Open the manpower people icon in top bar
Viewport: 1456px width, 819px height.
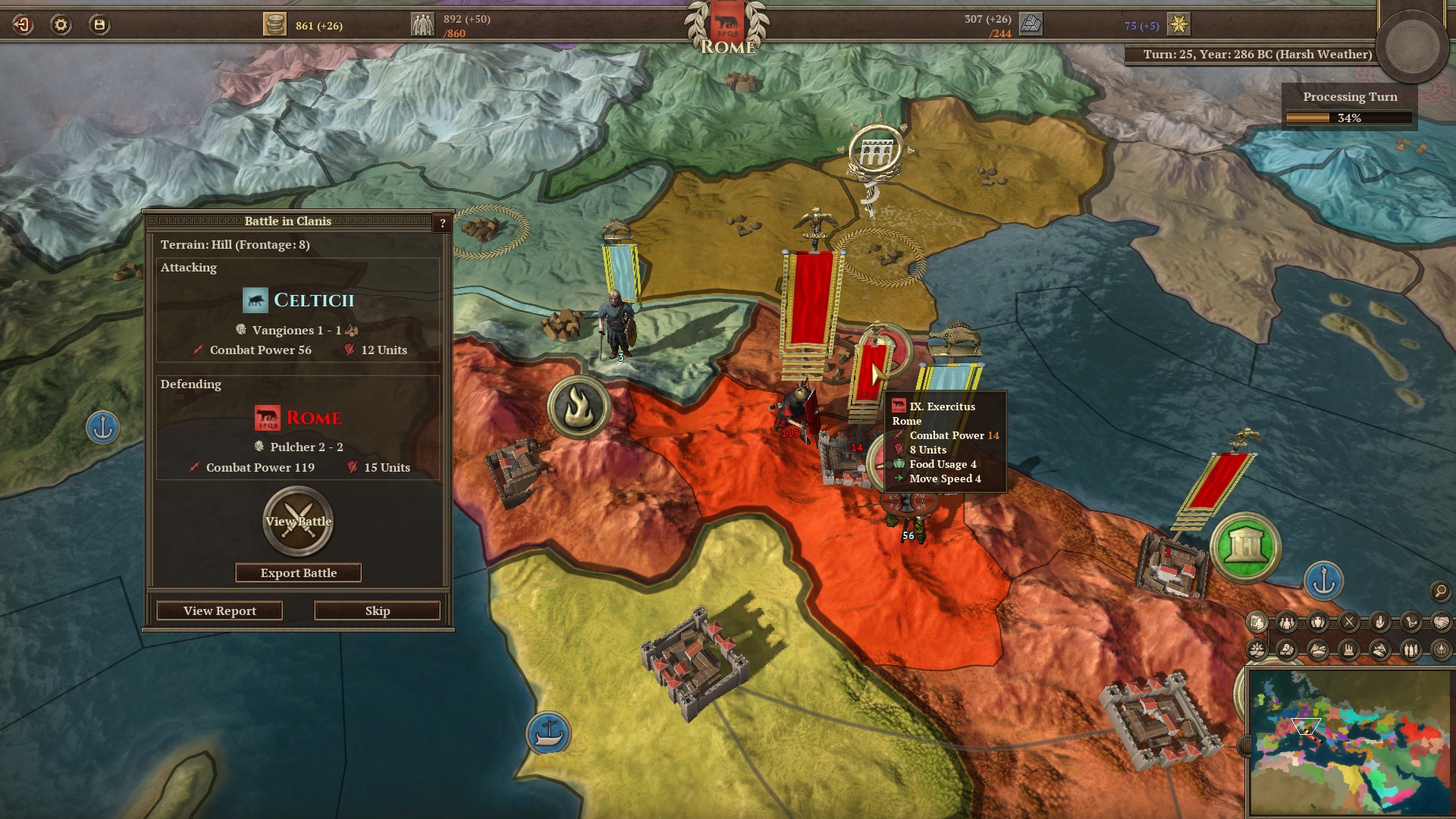point(422,25)
